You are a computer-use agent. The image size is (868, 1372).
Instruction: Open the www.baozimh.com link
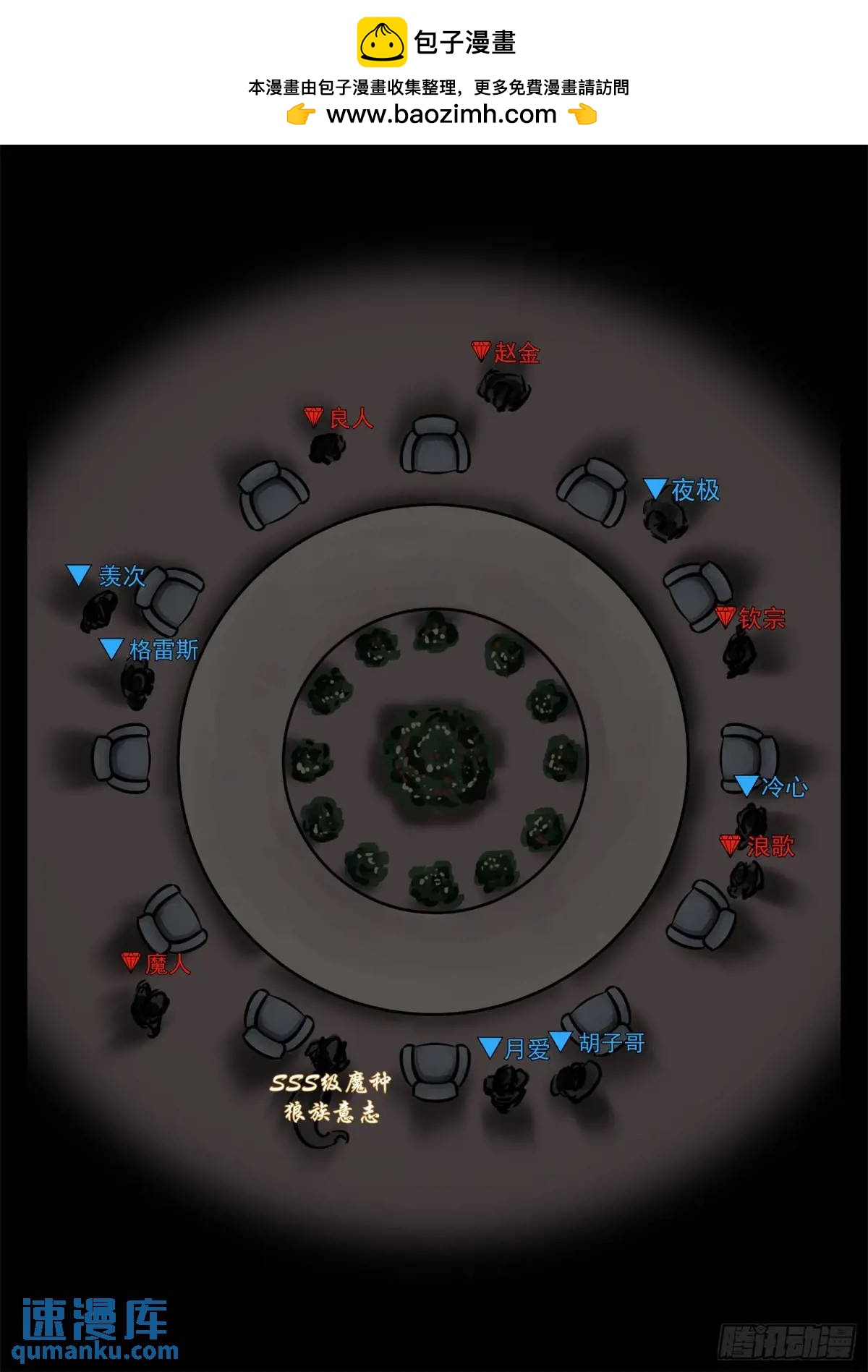(441, 114)
